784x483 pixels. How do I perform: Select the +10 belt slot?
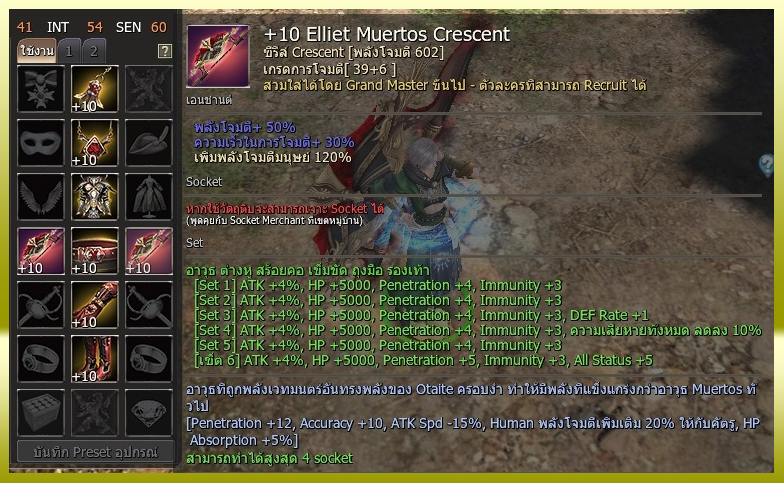[x=95, y=252]
